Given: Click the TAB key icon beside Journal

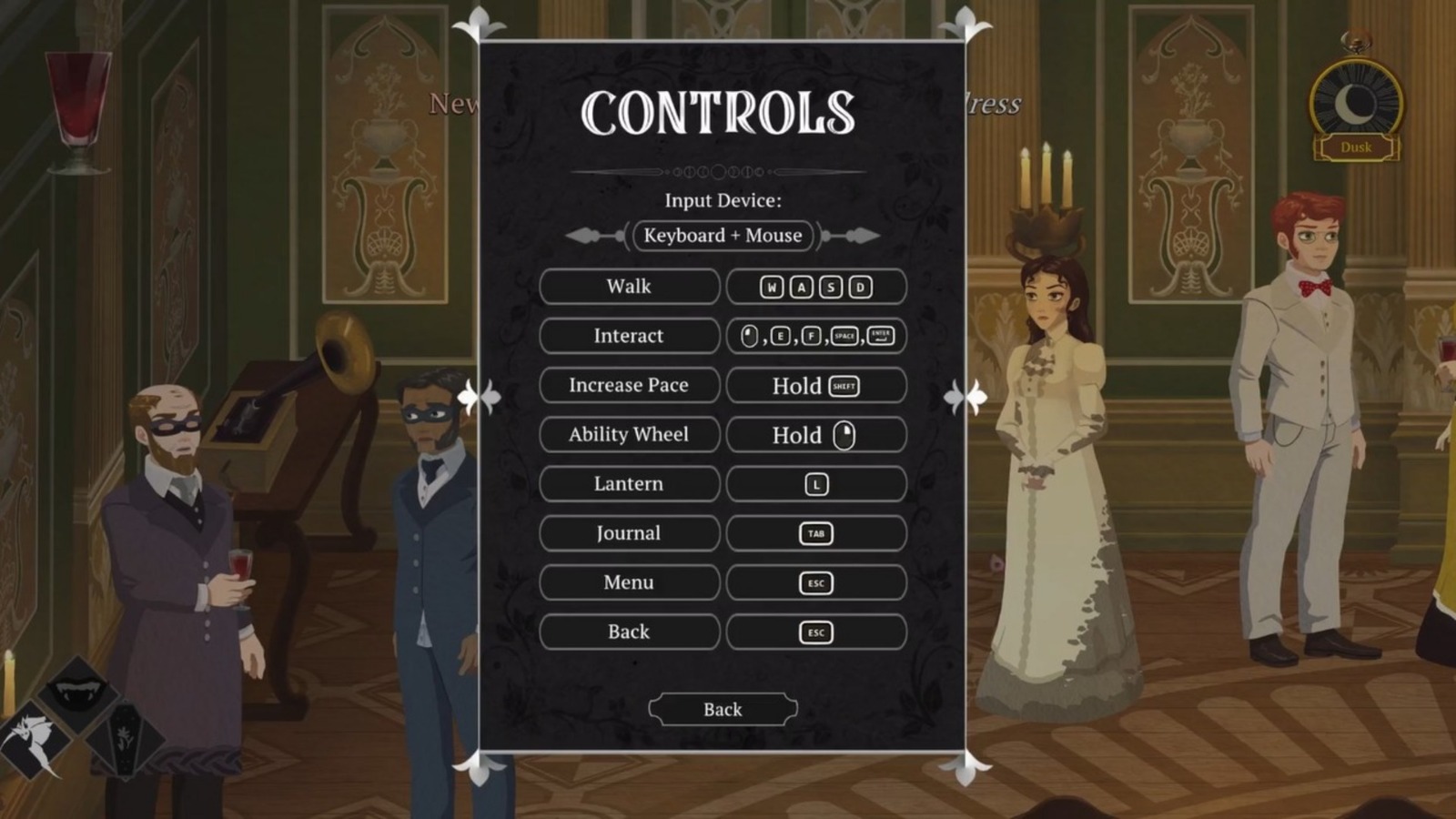Looking at the screenshot, I should (815, 533).
